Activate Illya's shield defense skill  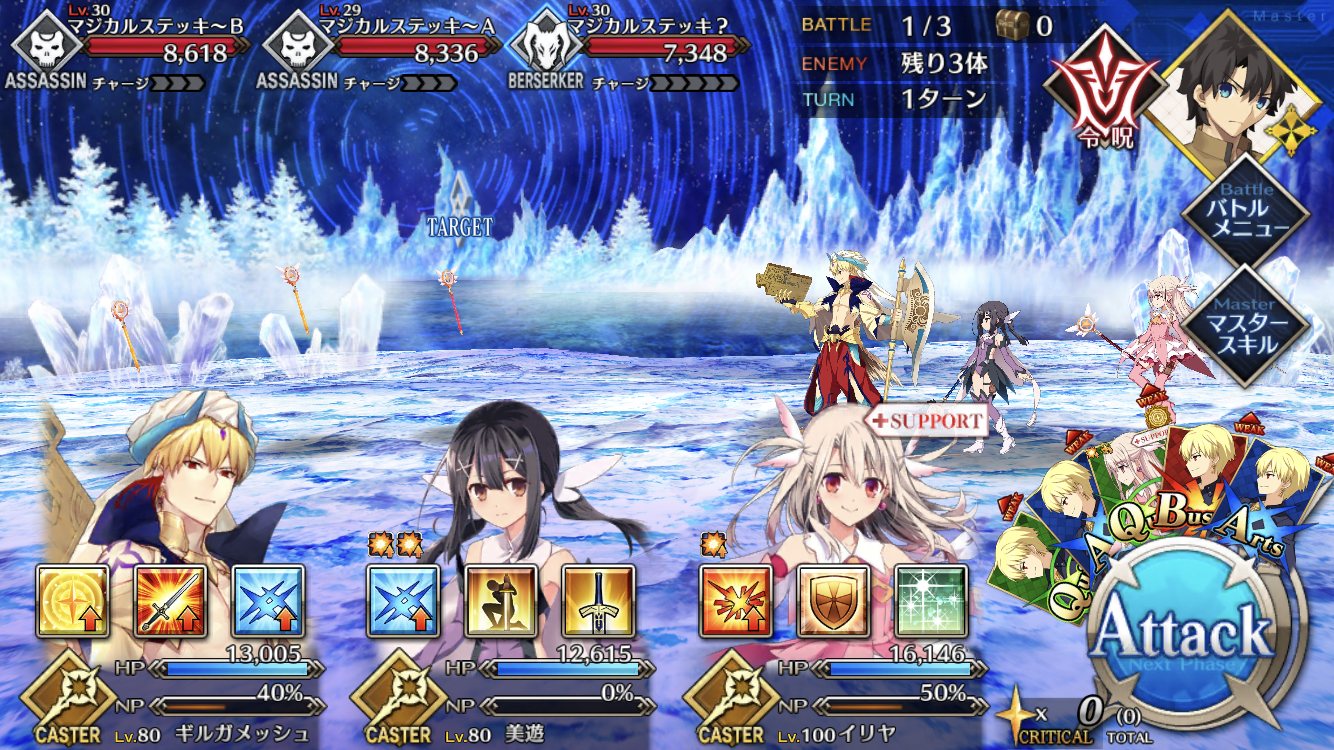click(x=833, y=601)
